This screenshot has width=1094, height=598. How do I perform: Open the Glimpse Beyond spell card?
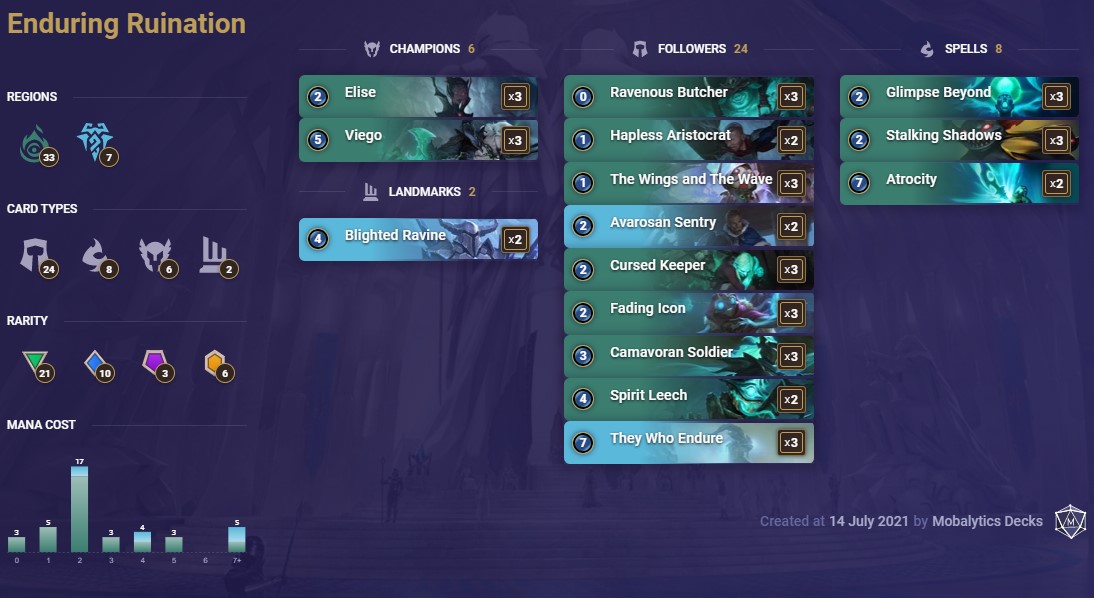[x=958, y=96]
